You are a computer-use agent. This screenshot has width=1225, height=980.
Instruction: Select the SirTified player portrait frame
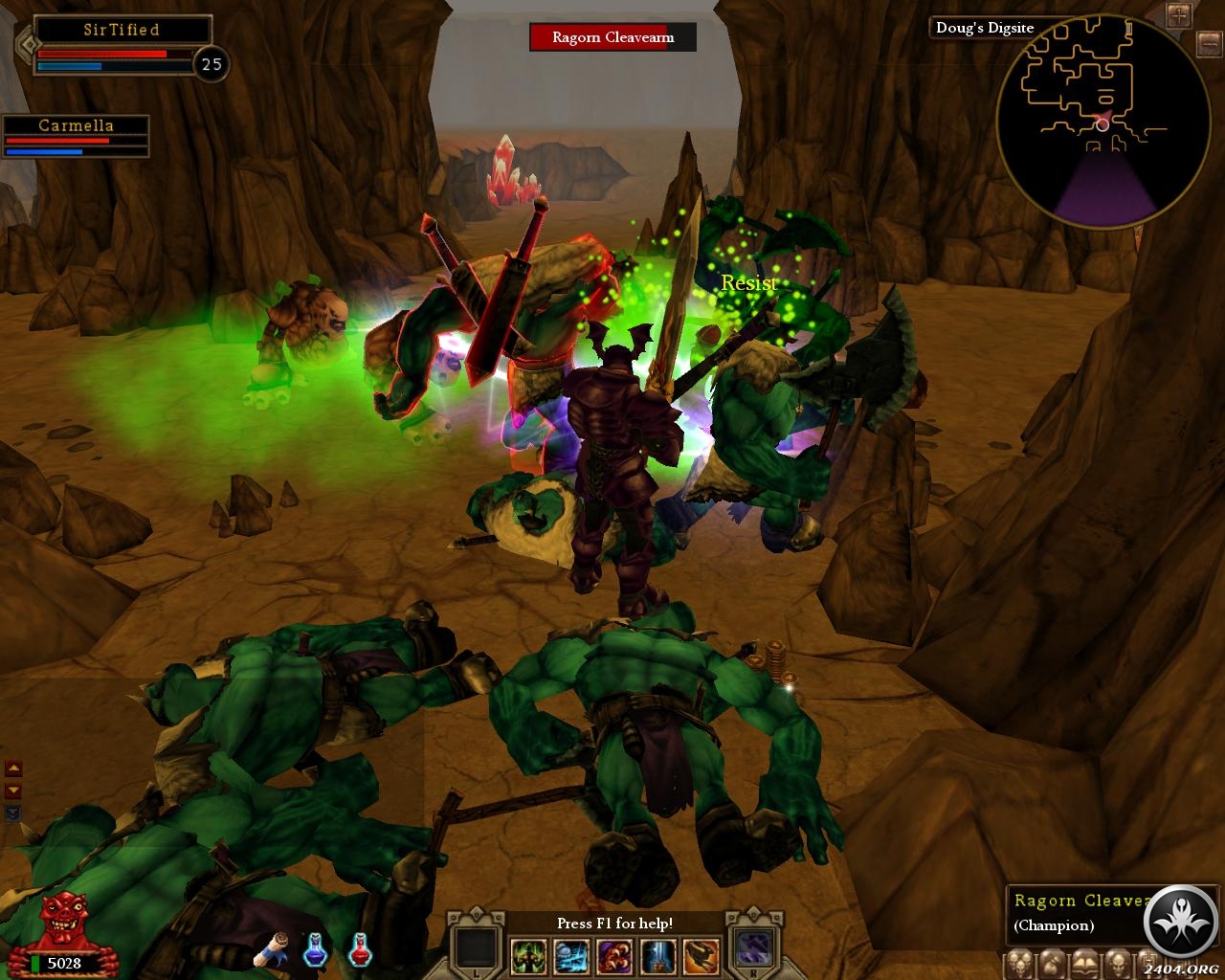[122, 46]
